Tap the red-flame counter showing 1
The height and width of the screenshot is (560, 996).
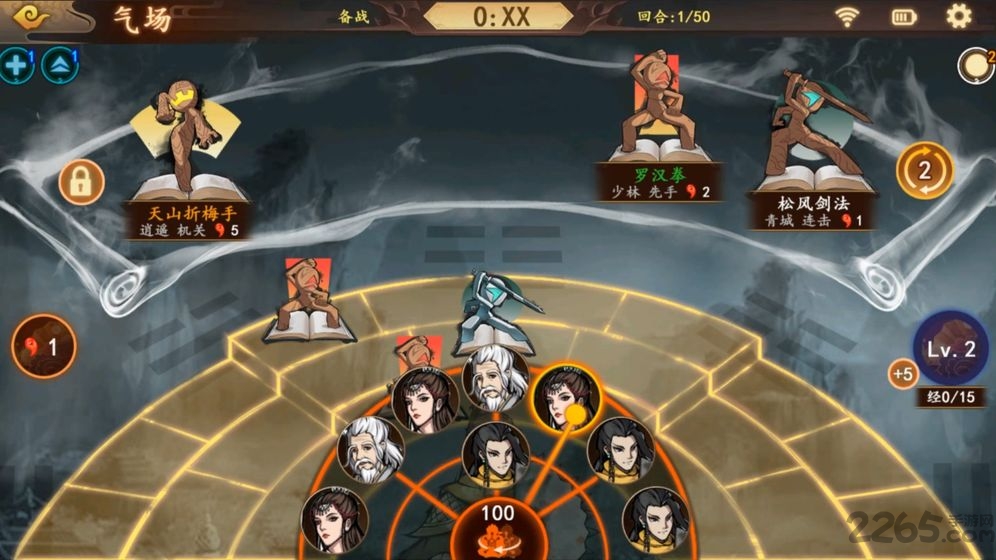(x=44, y=347)
